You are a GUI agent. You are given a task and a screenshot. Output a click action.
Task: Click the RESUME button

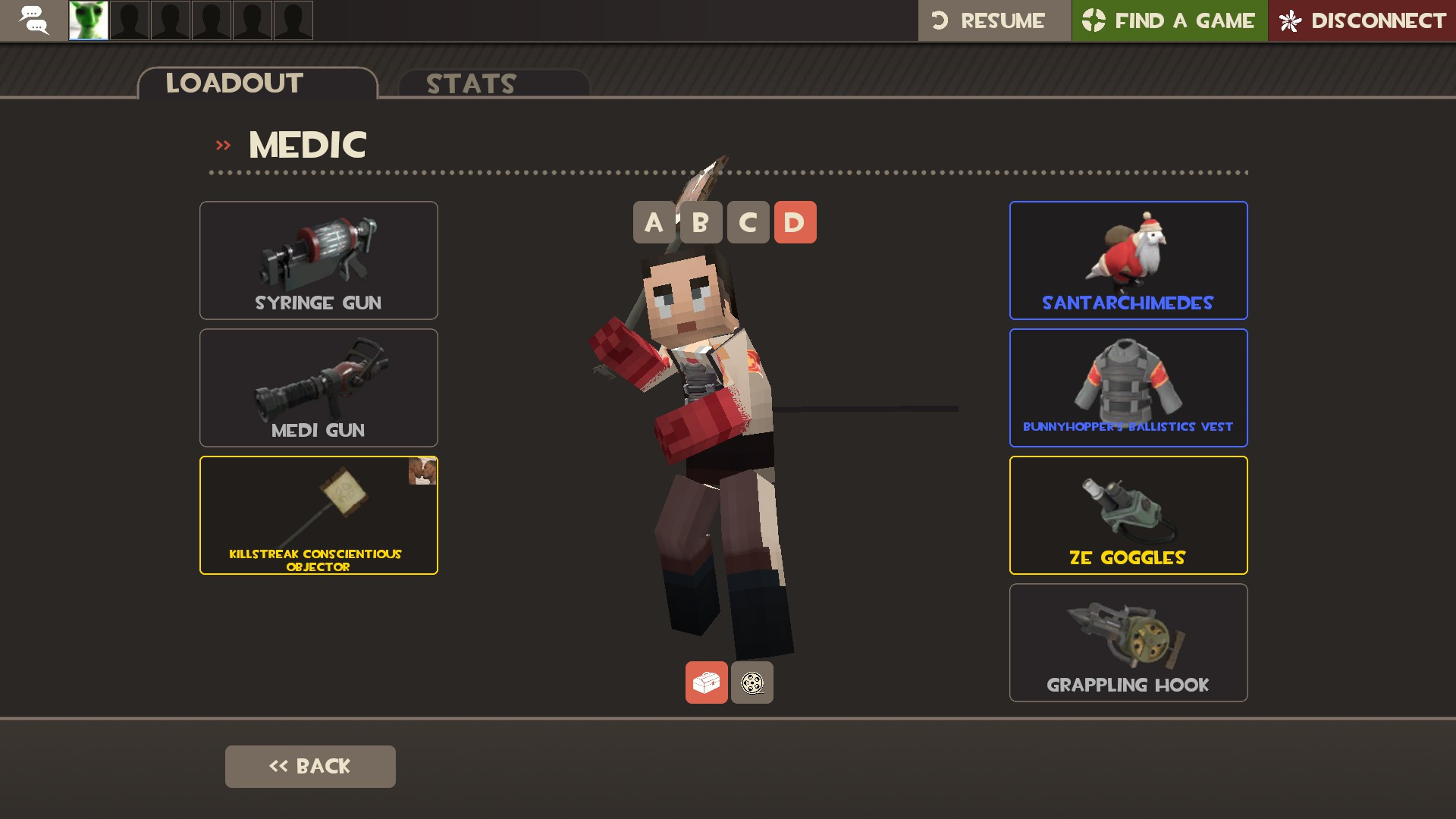pos(993,20)
